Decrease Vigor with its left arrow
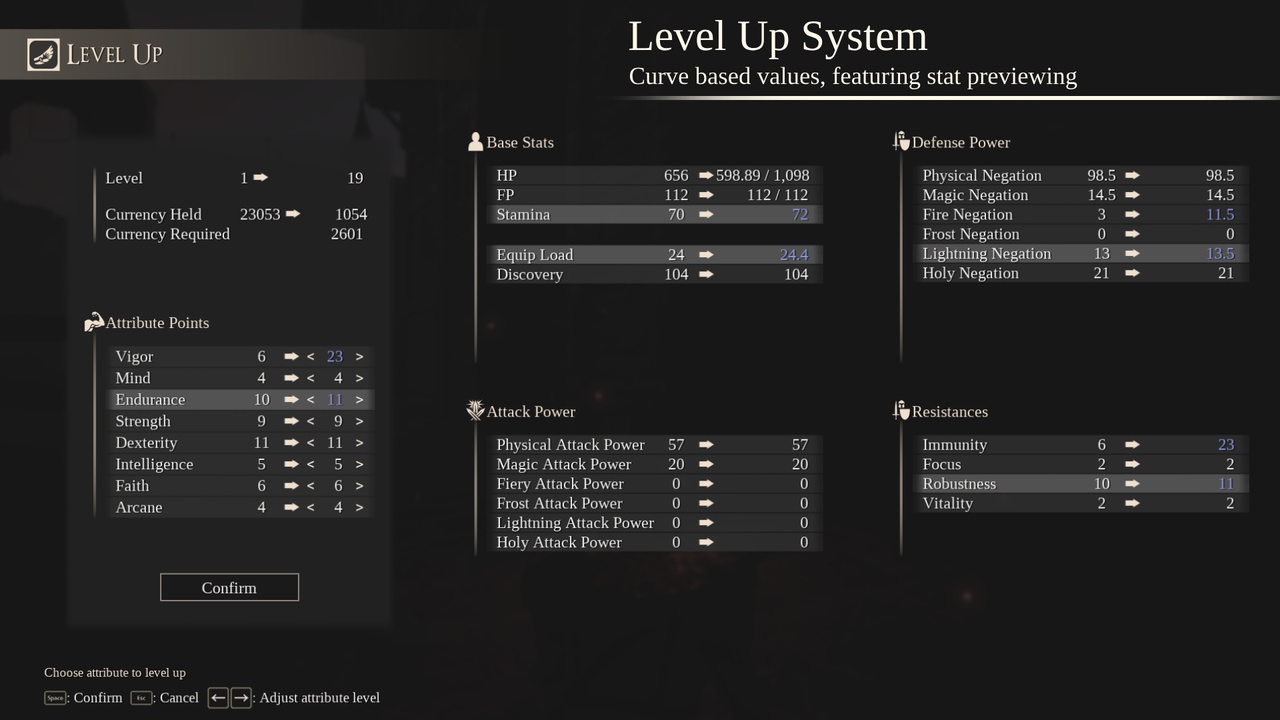1280x720 pixels. (310, 356)
